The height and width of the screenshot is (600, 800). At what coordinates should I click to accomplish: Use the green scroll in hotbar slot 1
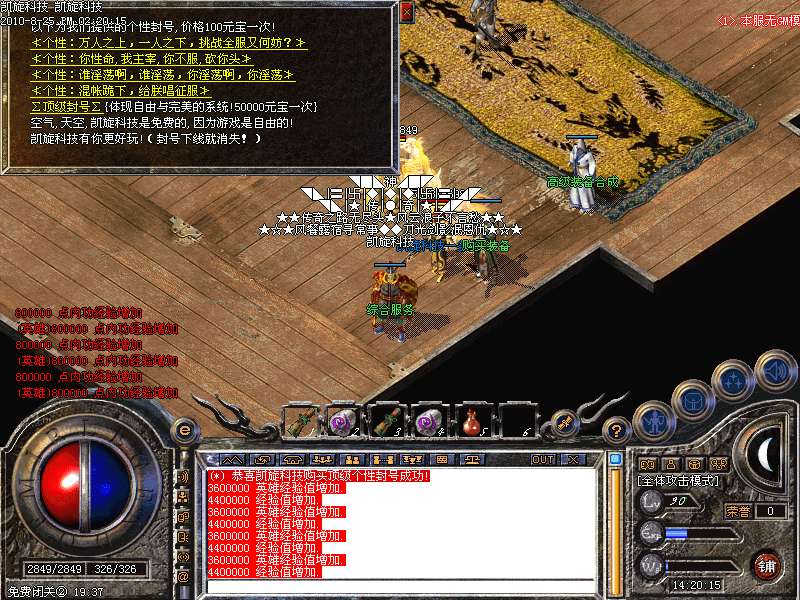(298, 421)
